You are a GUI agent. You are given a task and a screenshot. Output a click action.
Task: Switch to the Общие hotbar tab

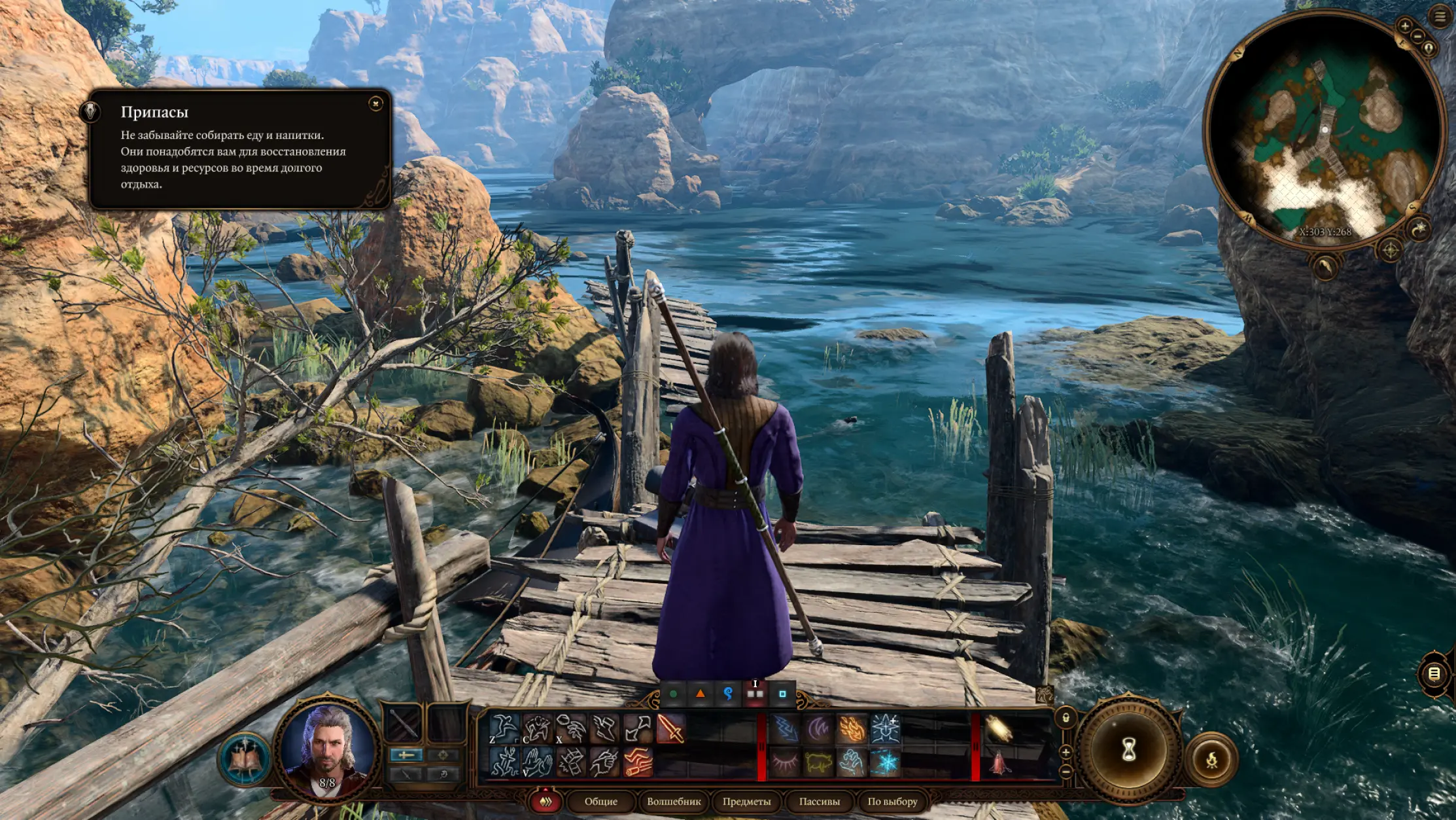(x=600, y=801)
